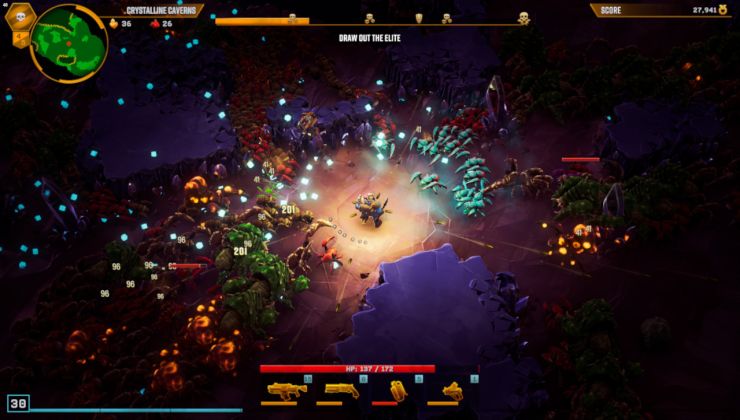The width and height of the screenshot is (740, 420).
Task: Select the pistol-shaped weapon slot
Action: coord(452,389)
